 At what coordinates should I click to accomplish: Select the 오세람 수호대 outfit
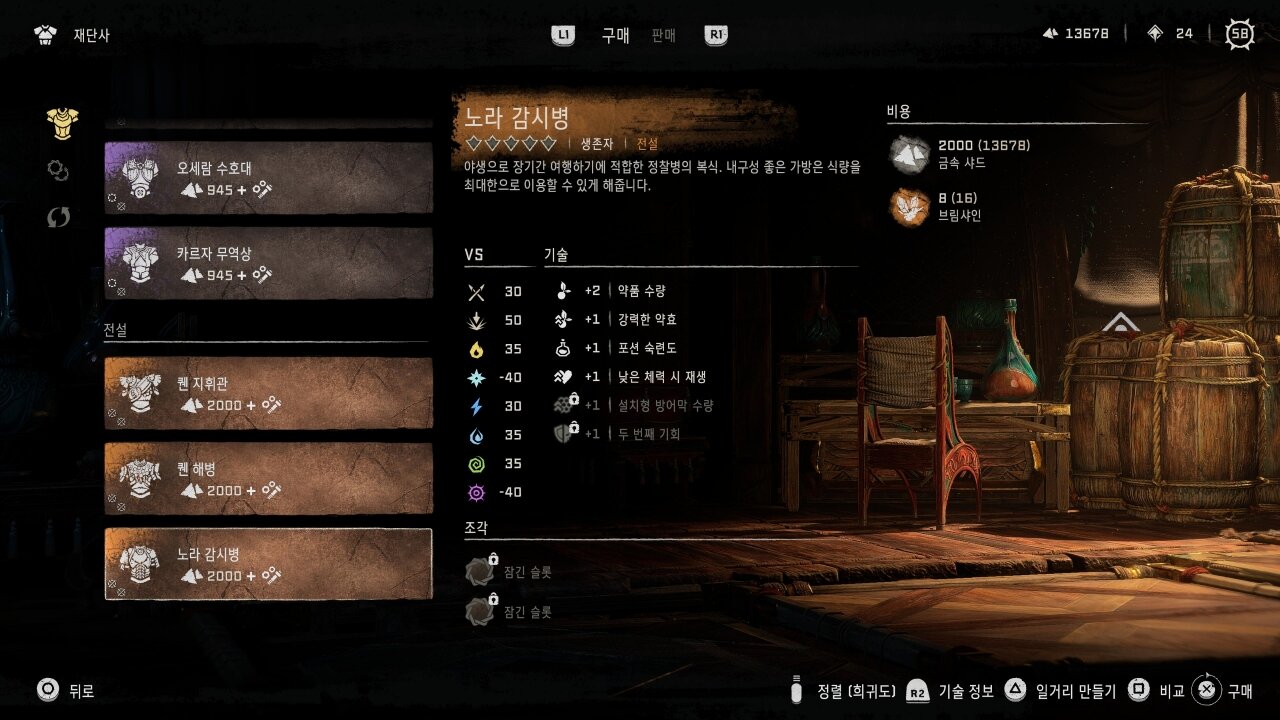(268, 177)
